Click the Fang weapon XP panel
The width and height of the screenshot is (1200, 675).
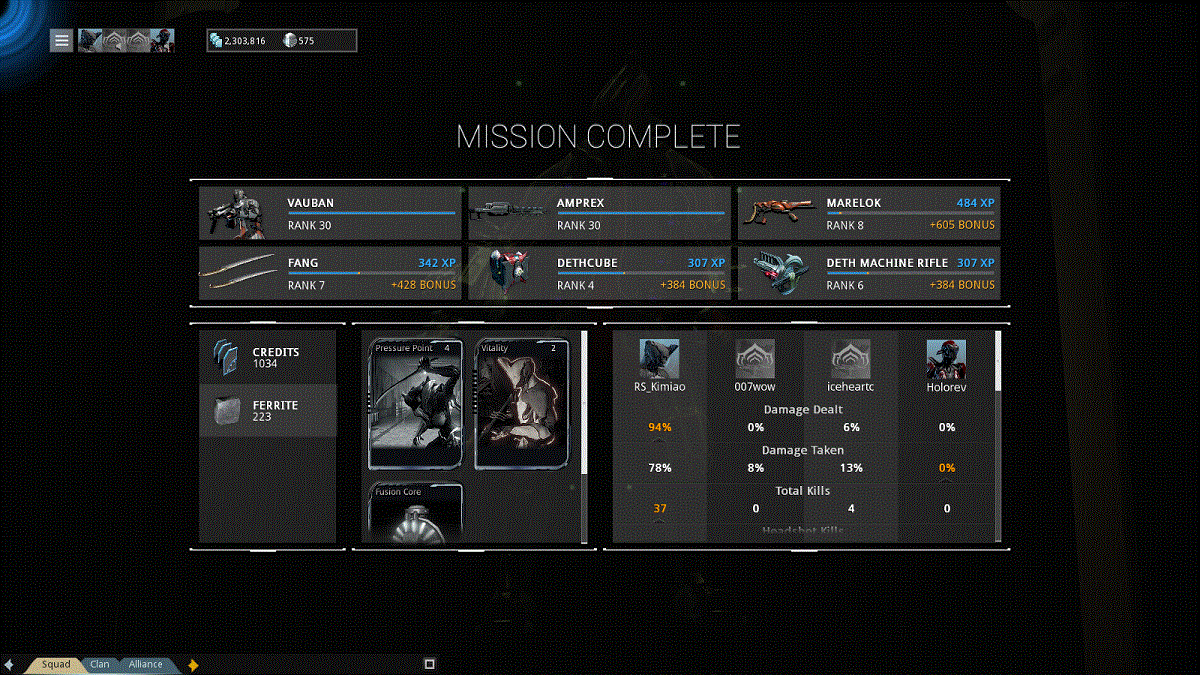pos(330,274)
